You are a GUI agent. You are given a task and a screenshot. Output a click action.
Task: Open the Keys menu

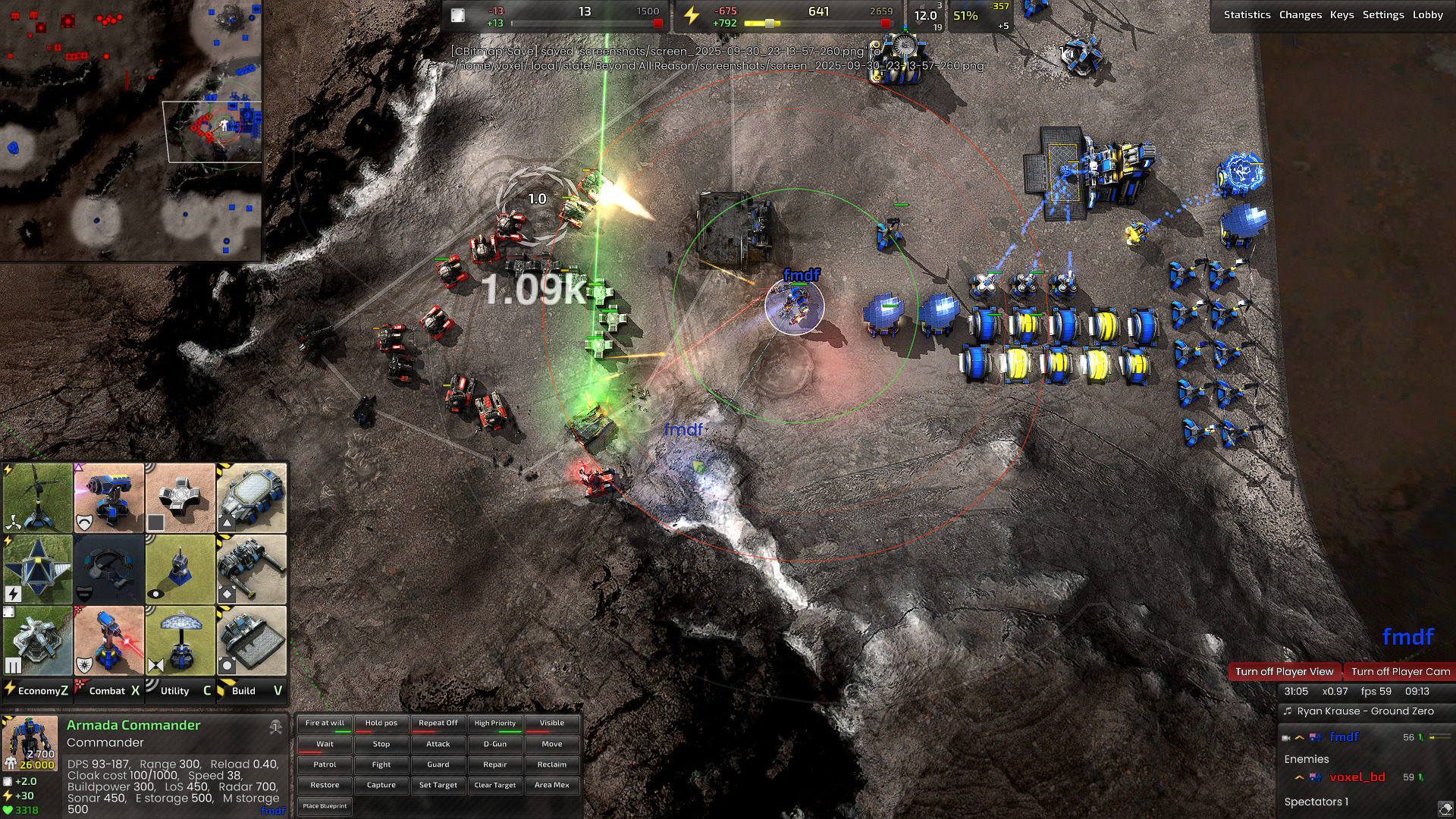point(1341,14)
